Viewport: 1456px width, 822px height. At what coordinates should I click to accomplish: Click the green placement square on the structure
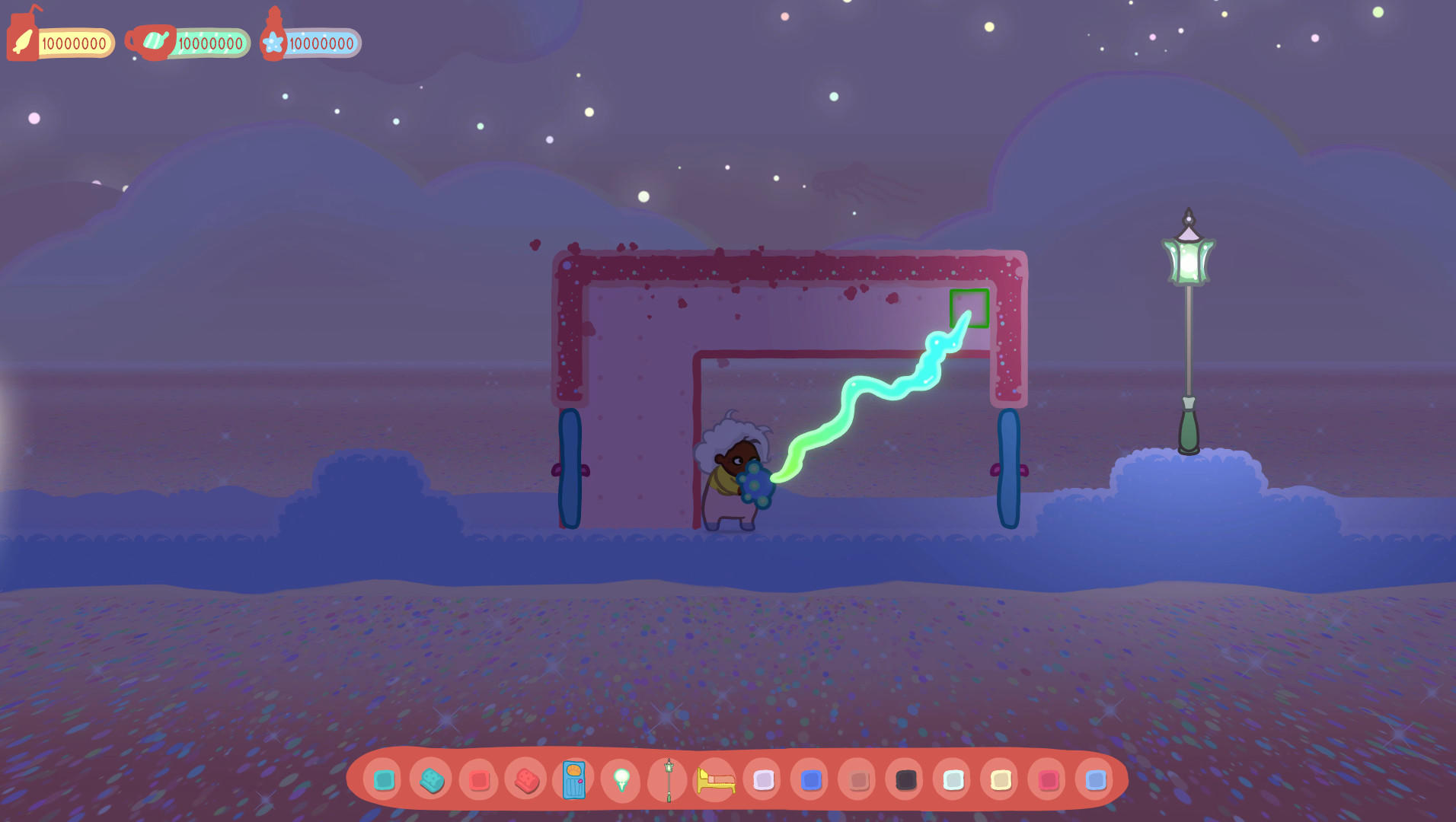[x=970, y=307]
